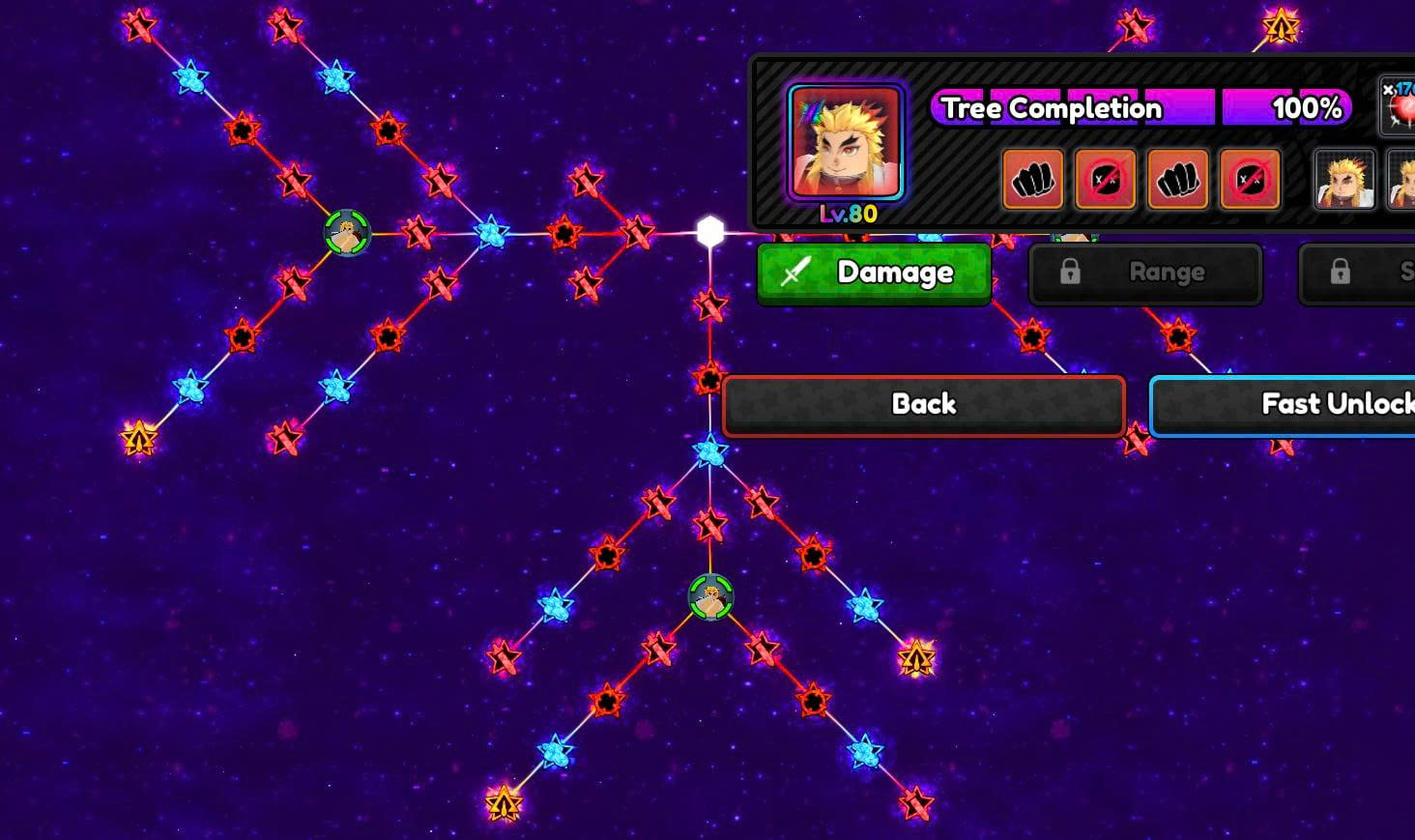This screenshot has height=840, width=1415.
Task: Switch to the Damage tree tab
Action: click(x=874, y=274)
